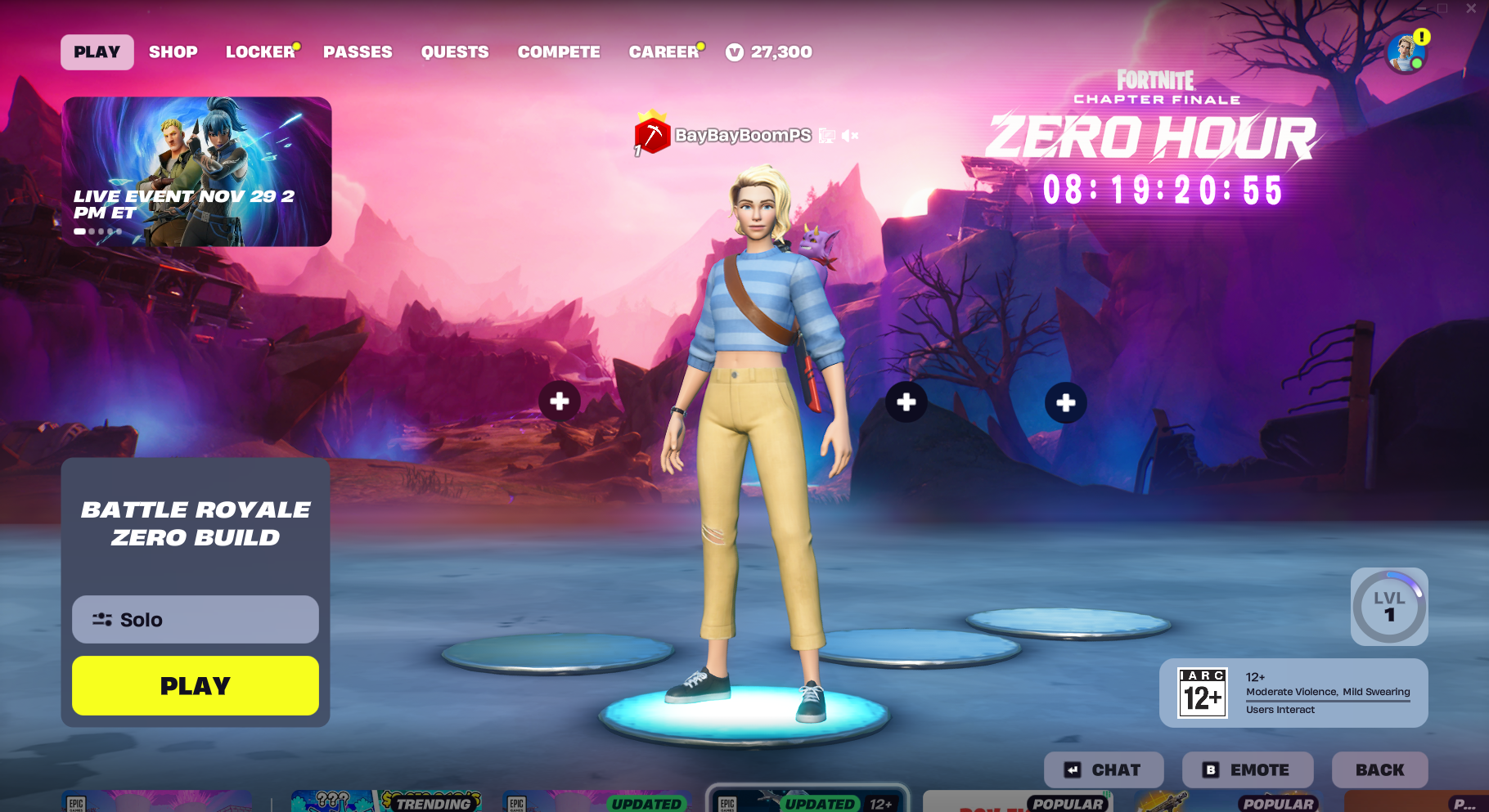Open the Zero Hour event countdown
1489x812 pixels.
tap(1162, 190)
